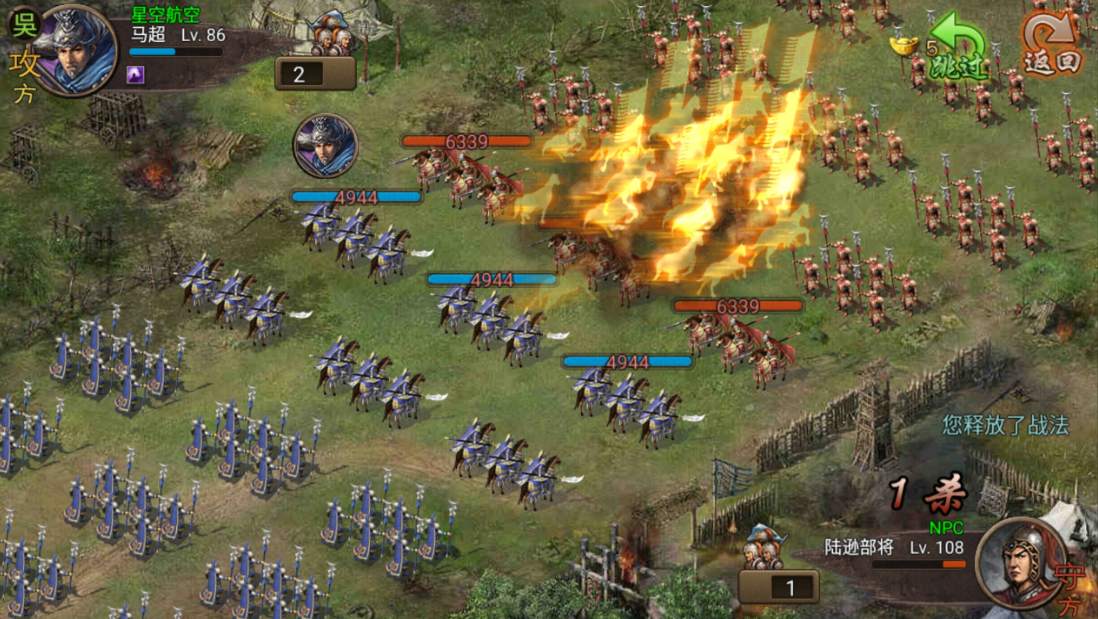Open attacker general 马超's portrait
The height and width of the screenshot is (619, 1098).
click(75, 50)
